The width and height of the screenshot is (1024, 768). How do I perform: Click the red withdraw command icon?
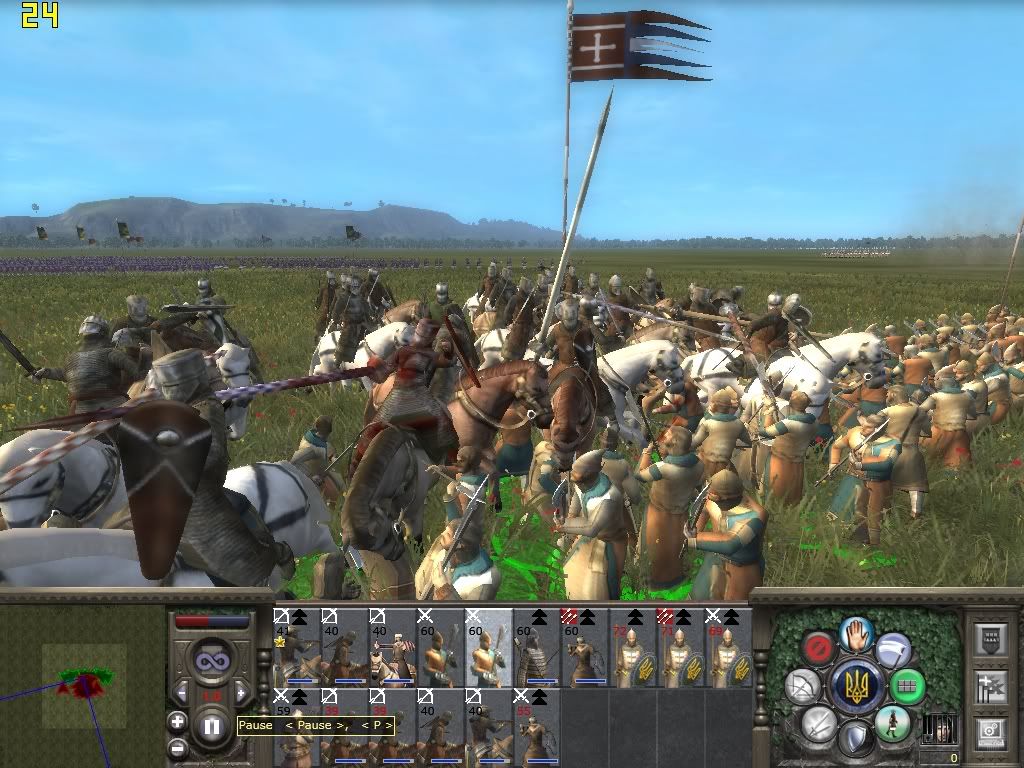point(820,648)
